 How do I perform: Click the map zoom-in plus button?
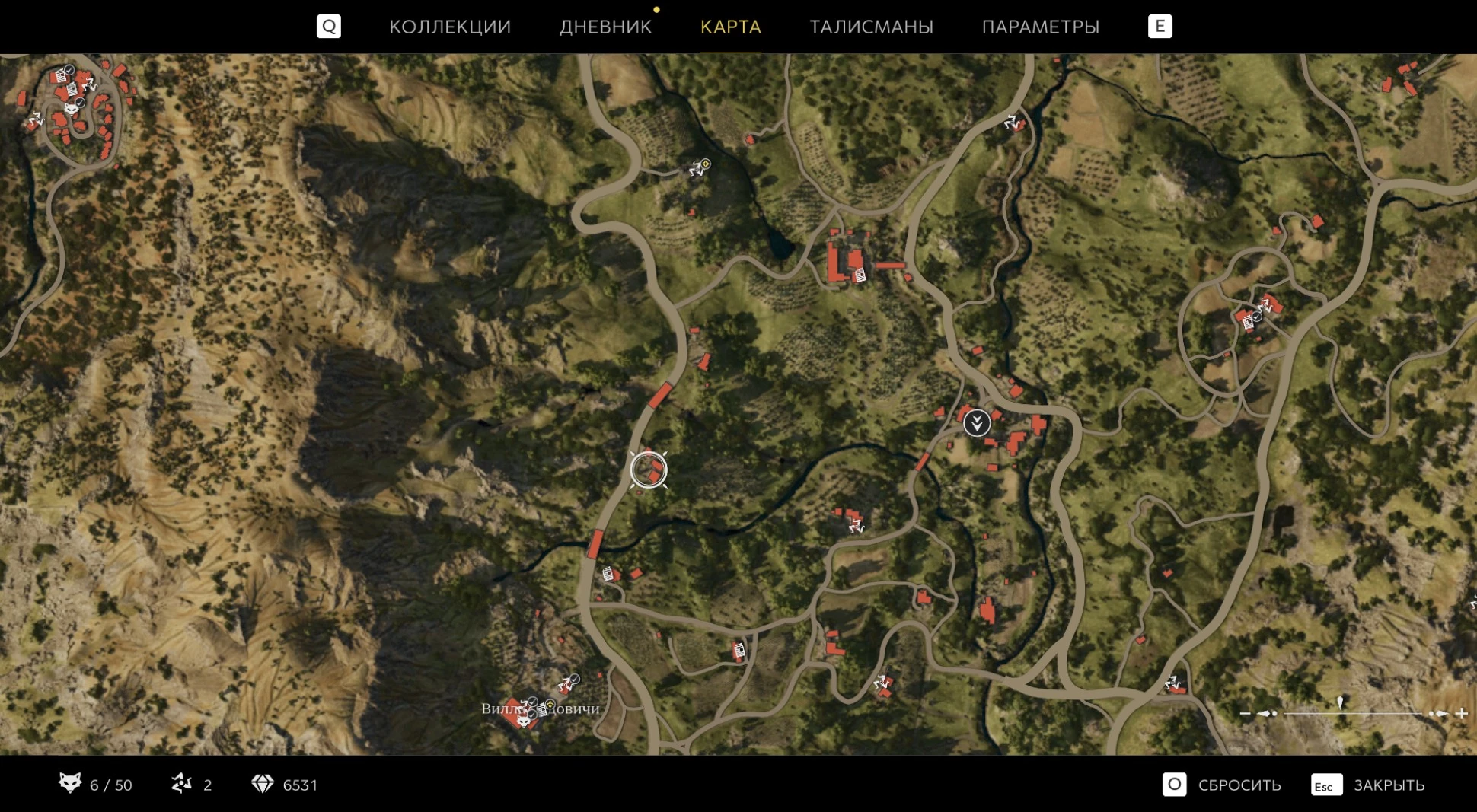click(1461, 713)
